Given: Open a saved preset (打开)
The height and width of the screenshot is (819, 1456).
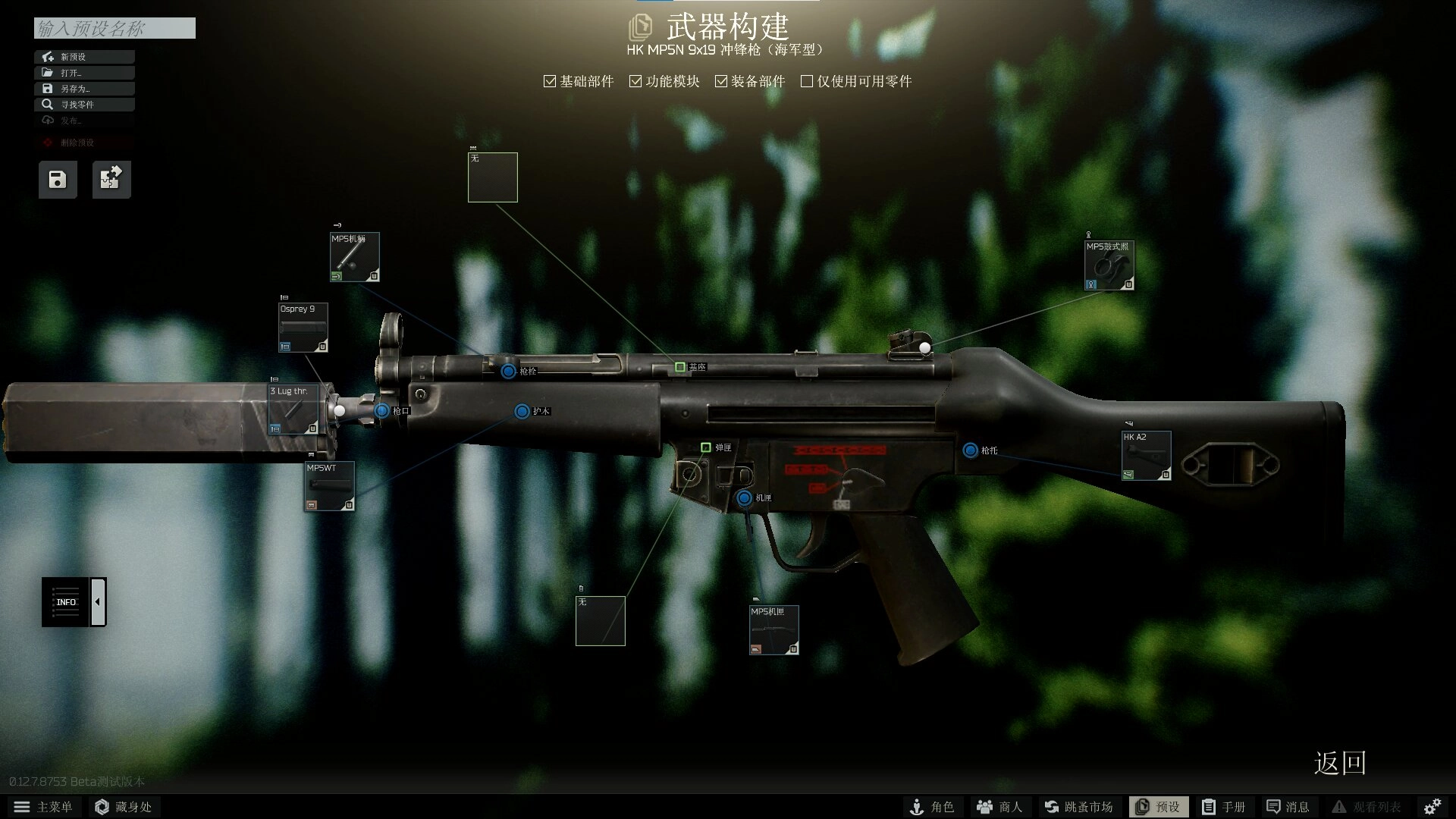Looking at the screenshot, I should 84,73.
